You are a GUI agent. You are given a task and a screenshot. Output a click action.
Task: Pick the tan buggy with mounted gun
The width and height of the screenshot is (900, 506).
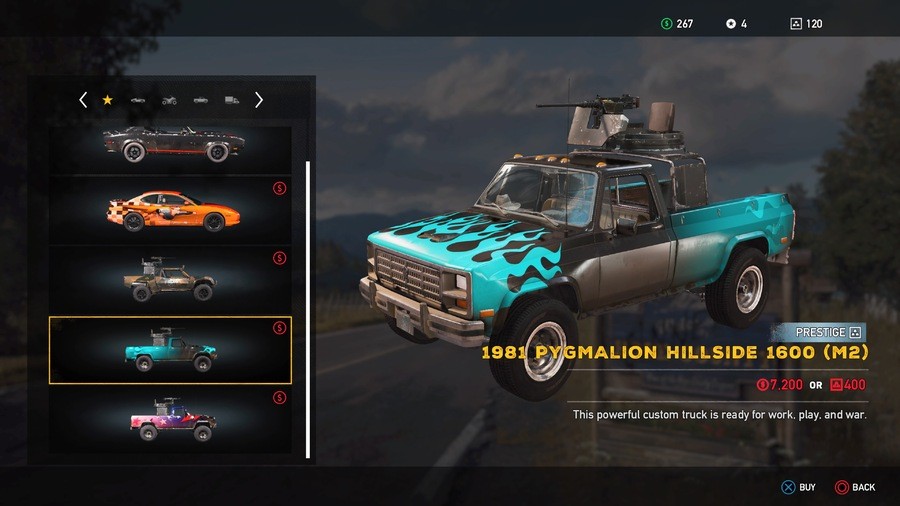(170, 280)
